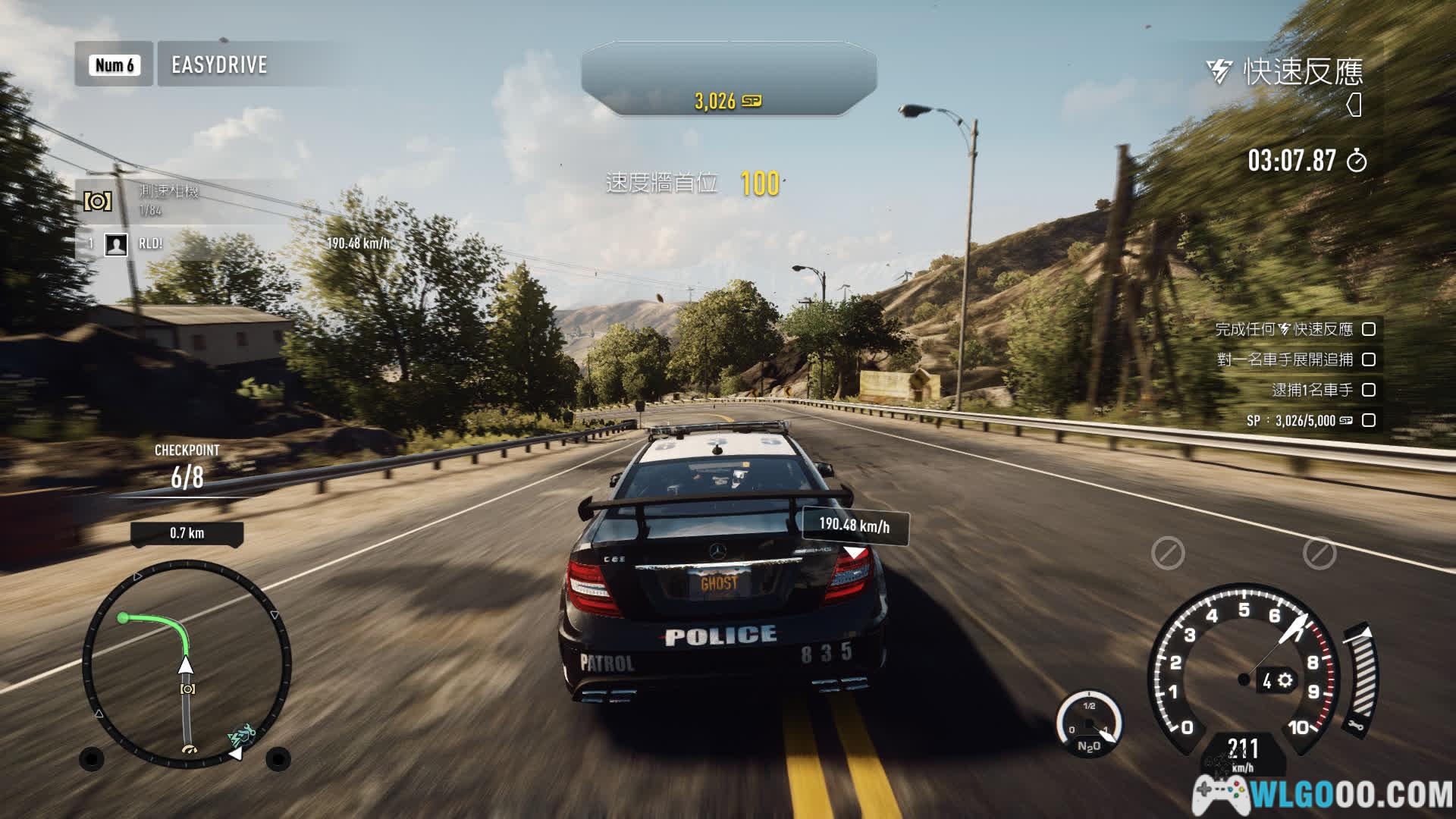
Task: Toggle the SP 3,026/5,000 objective checkbox
Action: click(x=1369, y=420)
